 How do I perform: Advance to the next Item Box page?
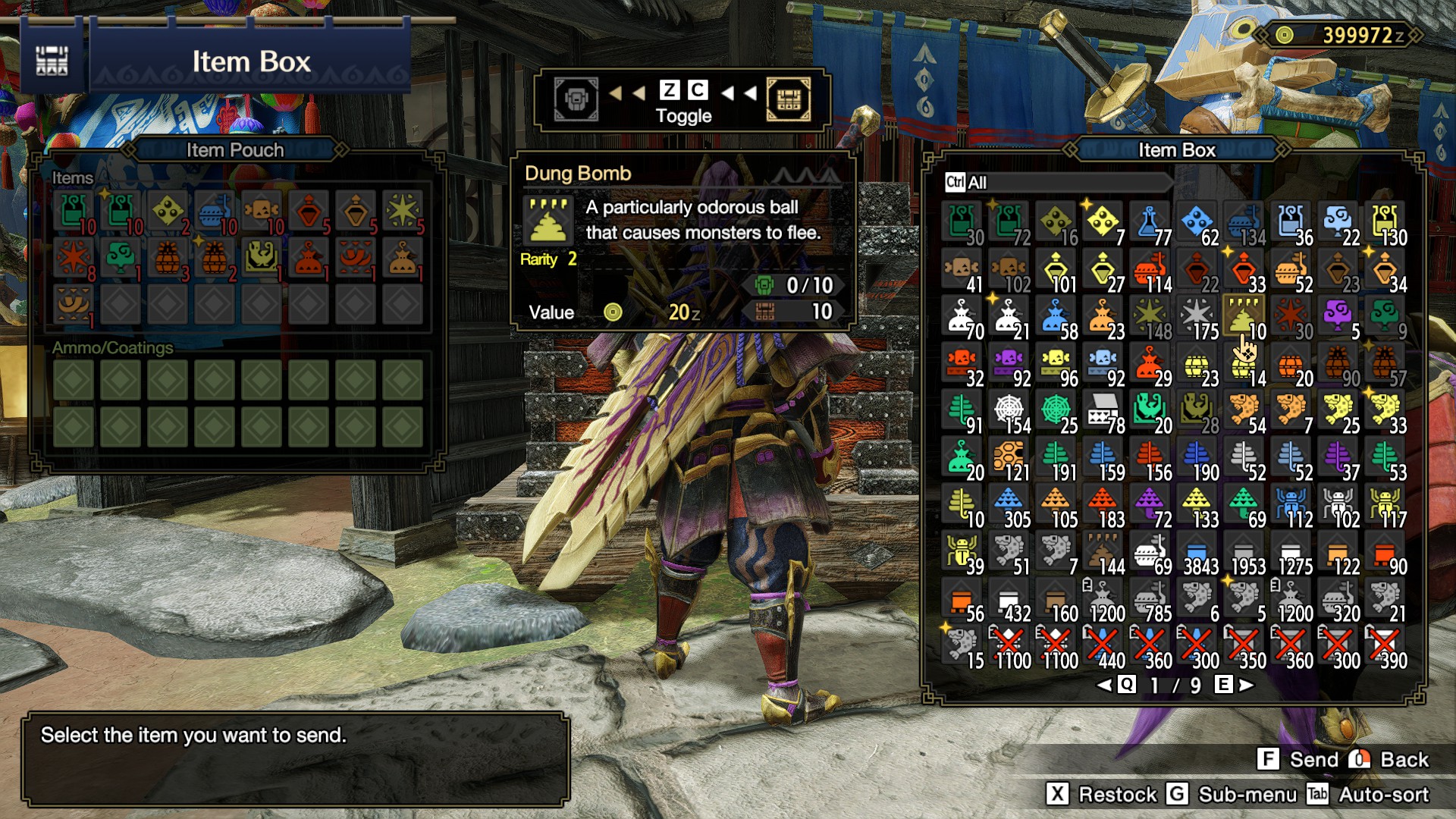pos(1244,686)
